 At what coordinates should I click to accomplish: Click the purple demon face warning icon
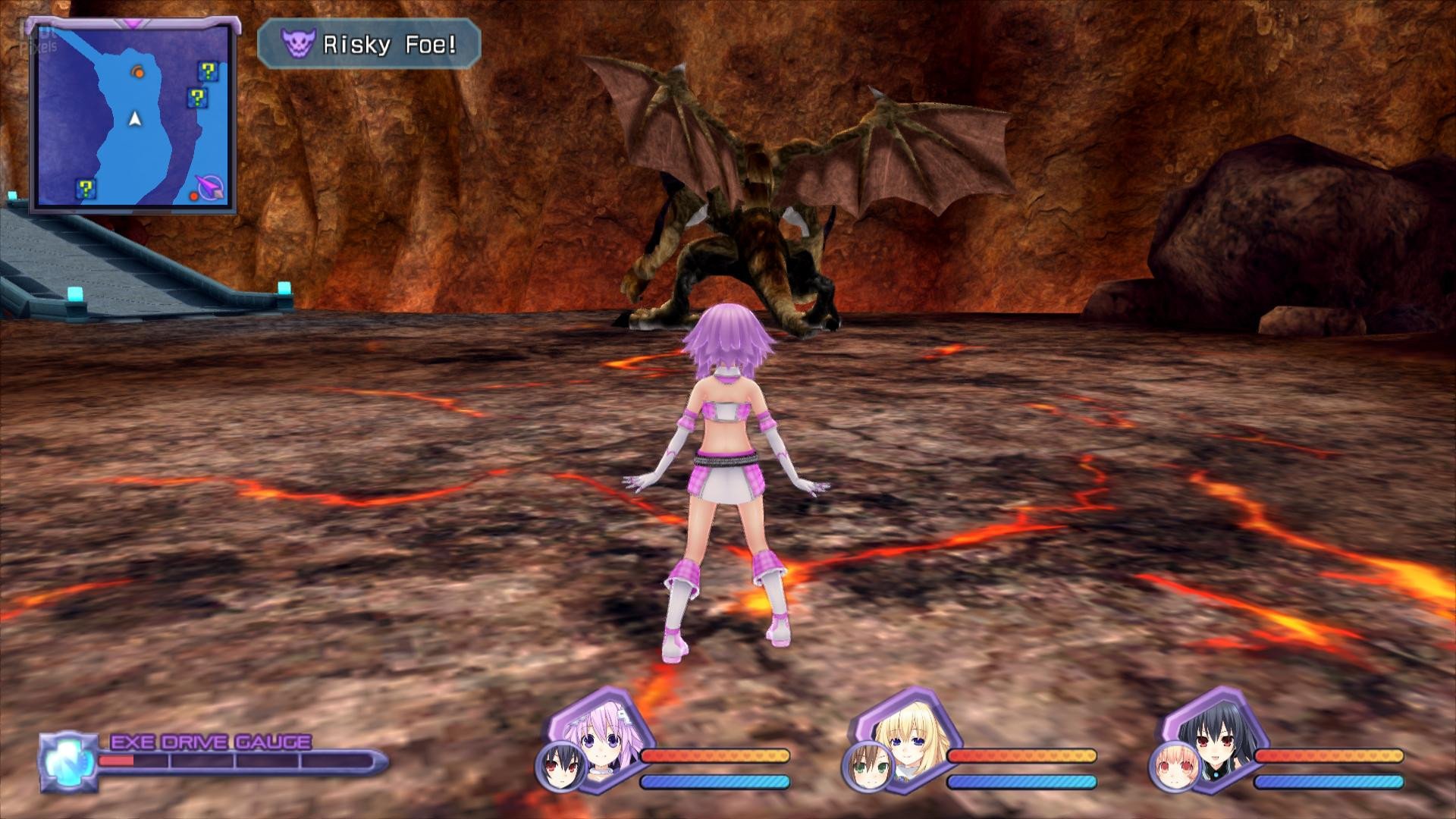click(297, 45)
